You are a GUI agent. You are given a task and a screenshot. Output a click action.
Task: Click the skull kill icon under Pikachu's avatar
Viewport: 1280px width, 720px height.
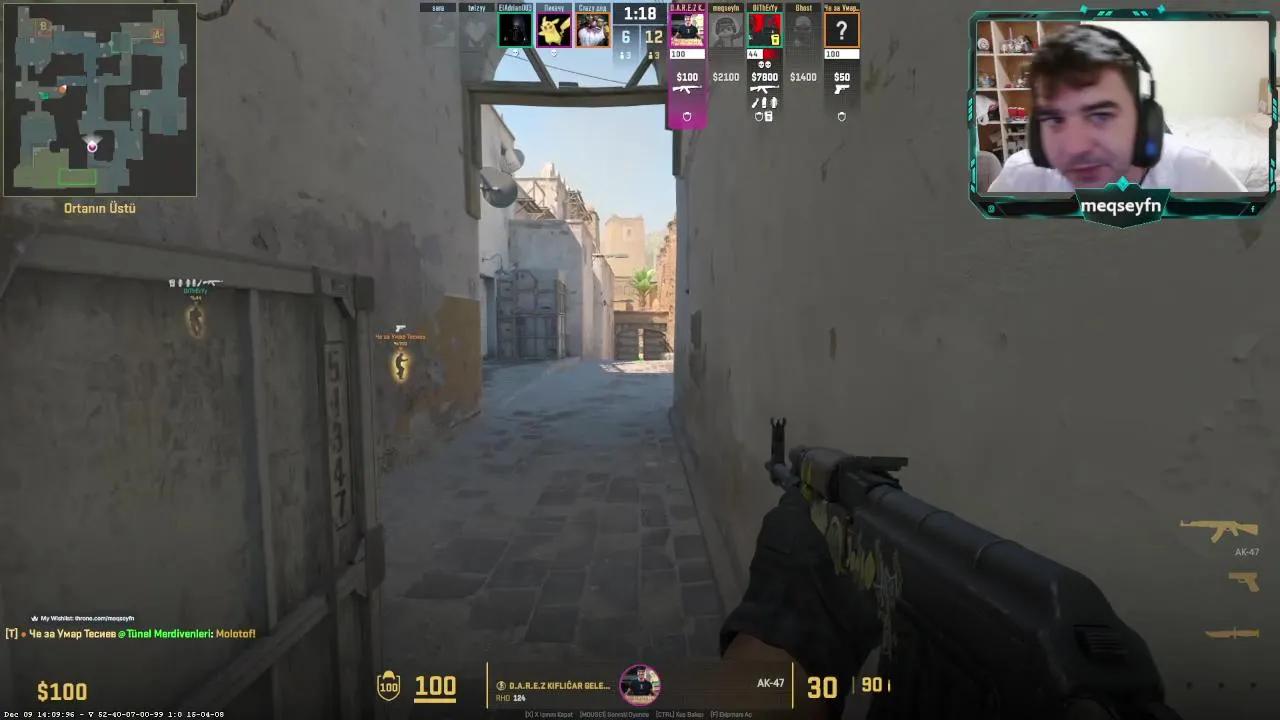pos(554,53)
